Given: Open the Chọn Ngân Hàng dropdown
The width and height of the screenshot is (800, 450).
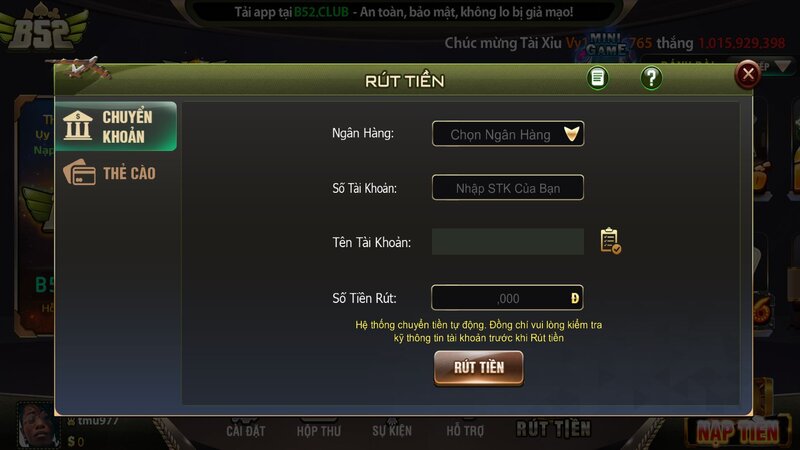Looking at the screenshot, I should pyautogui.click(x=508, y=134).
